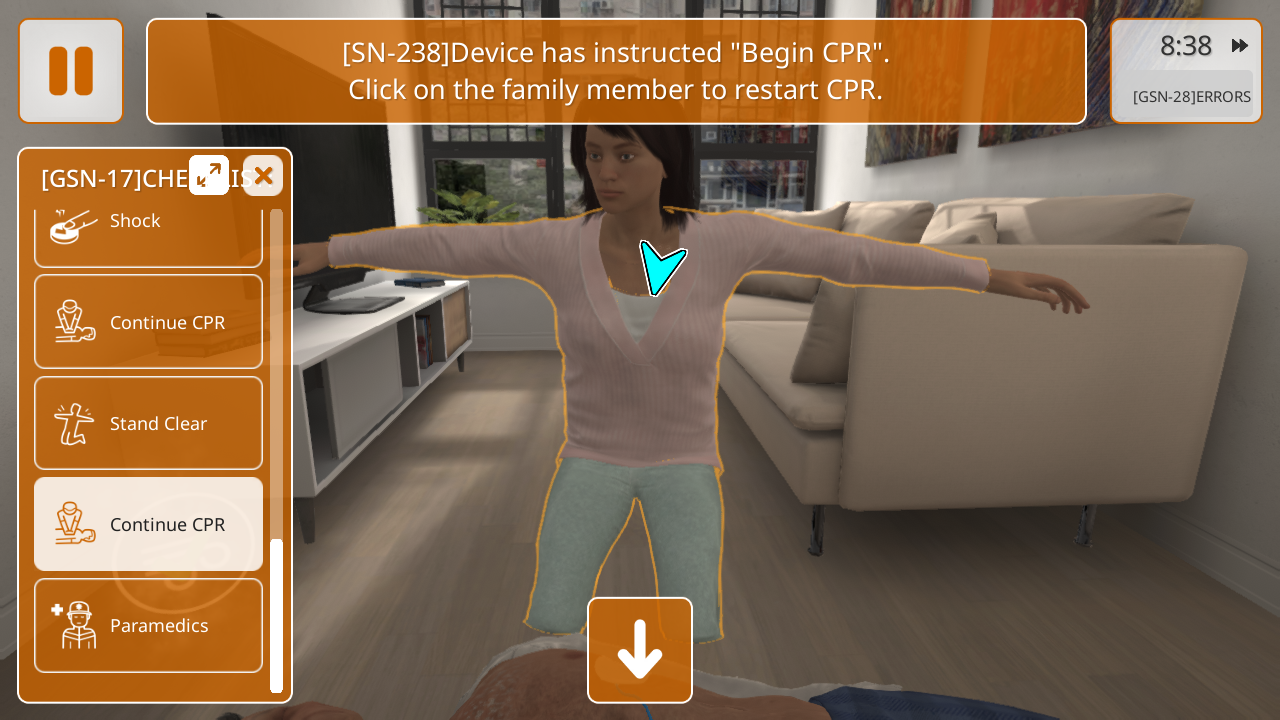Close the Checklist panel
The height and width of the screenshot is (720, 1280).
[x=263, y=176]
